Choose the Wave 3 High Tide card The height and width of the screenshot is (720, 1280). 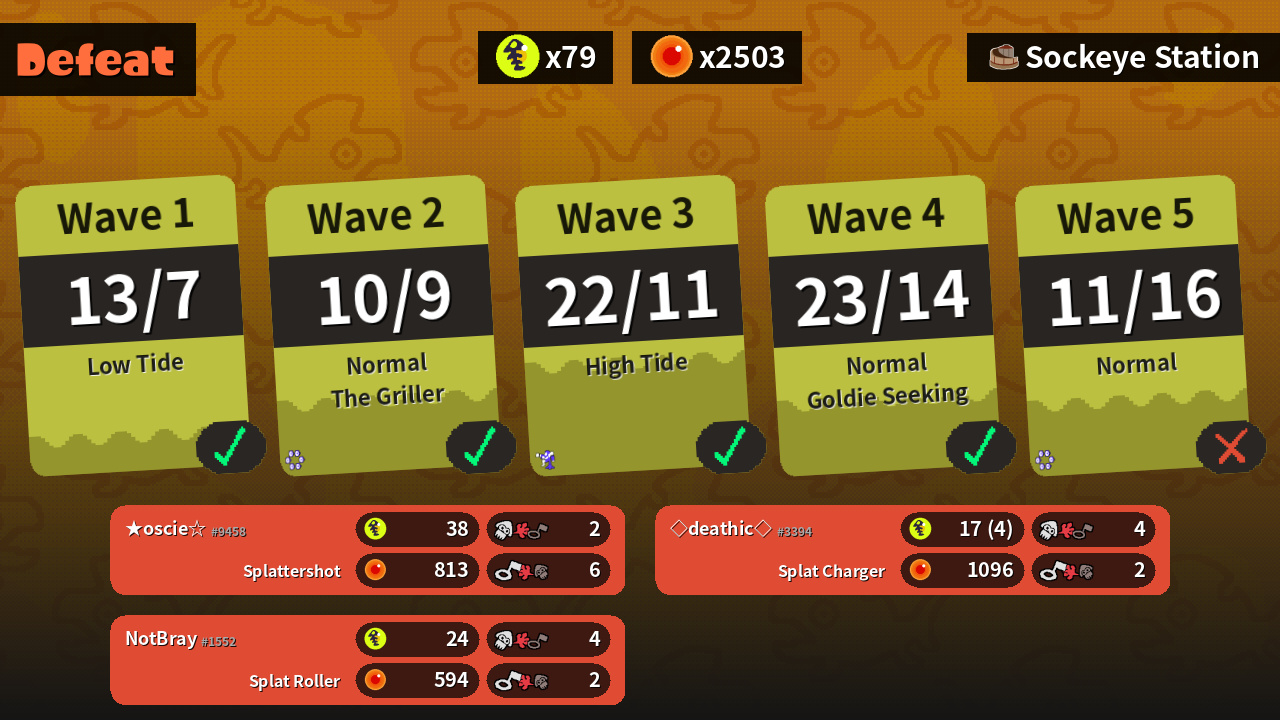pos(632,325)
